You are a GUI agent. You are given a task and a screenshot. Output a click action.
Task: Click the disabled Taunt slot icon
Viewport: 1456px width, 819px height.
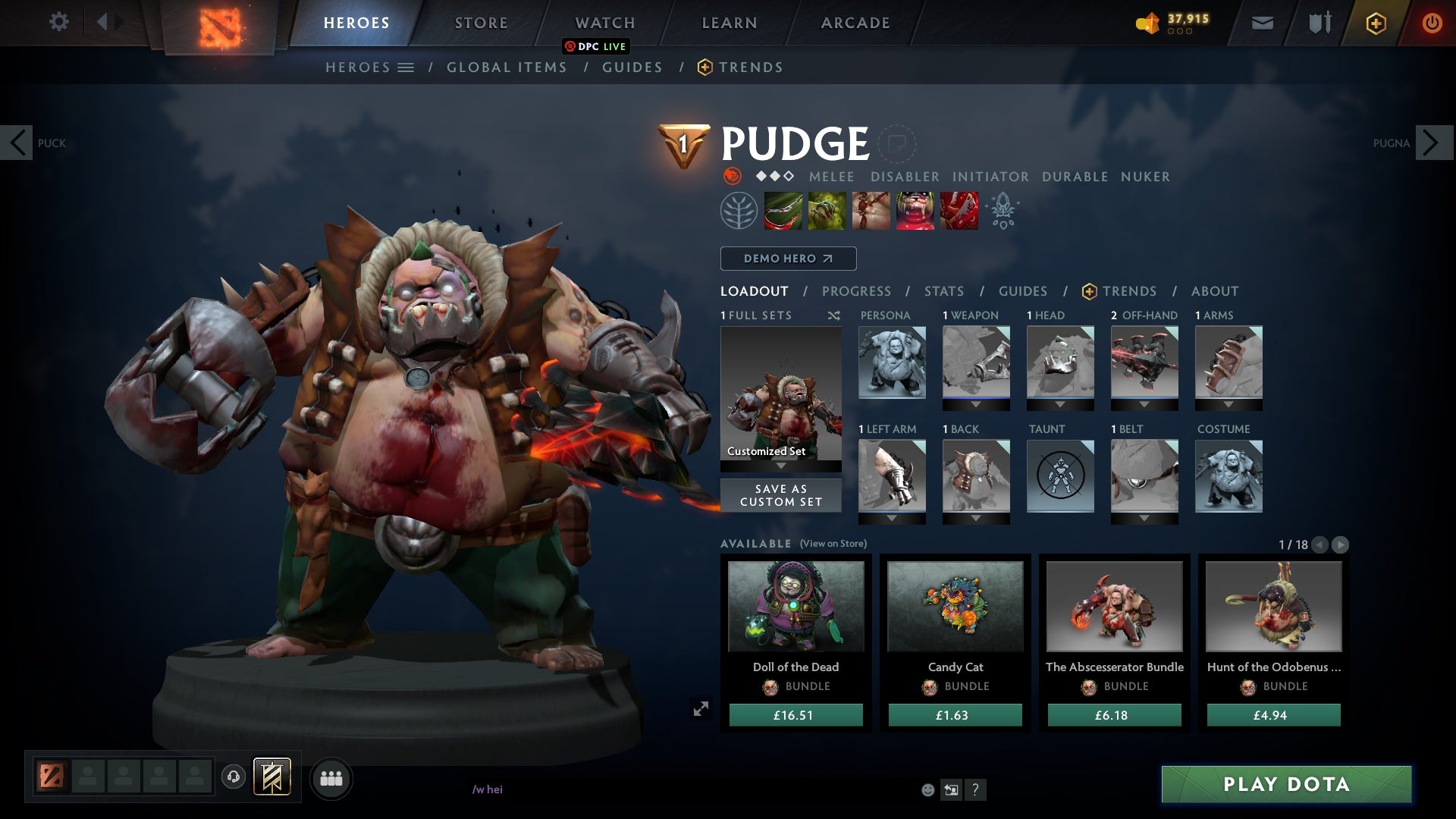[1059, 476]
